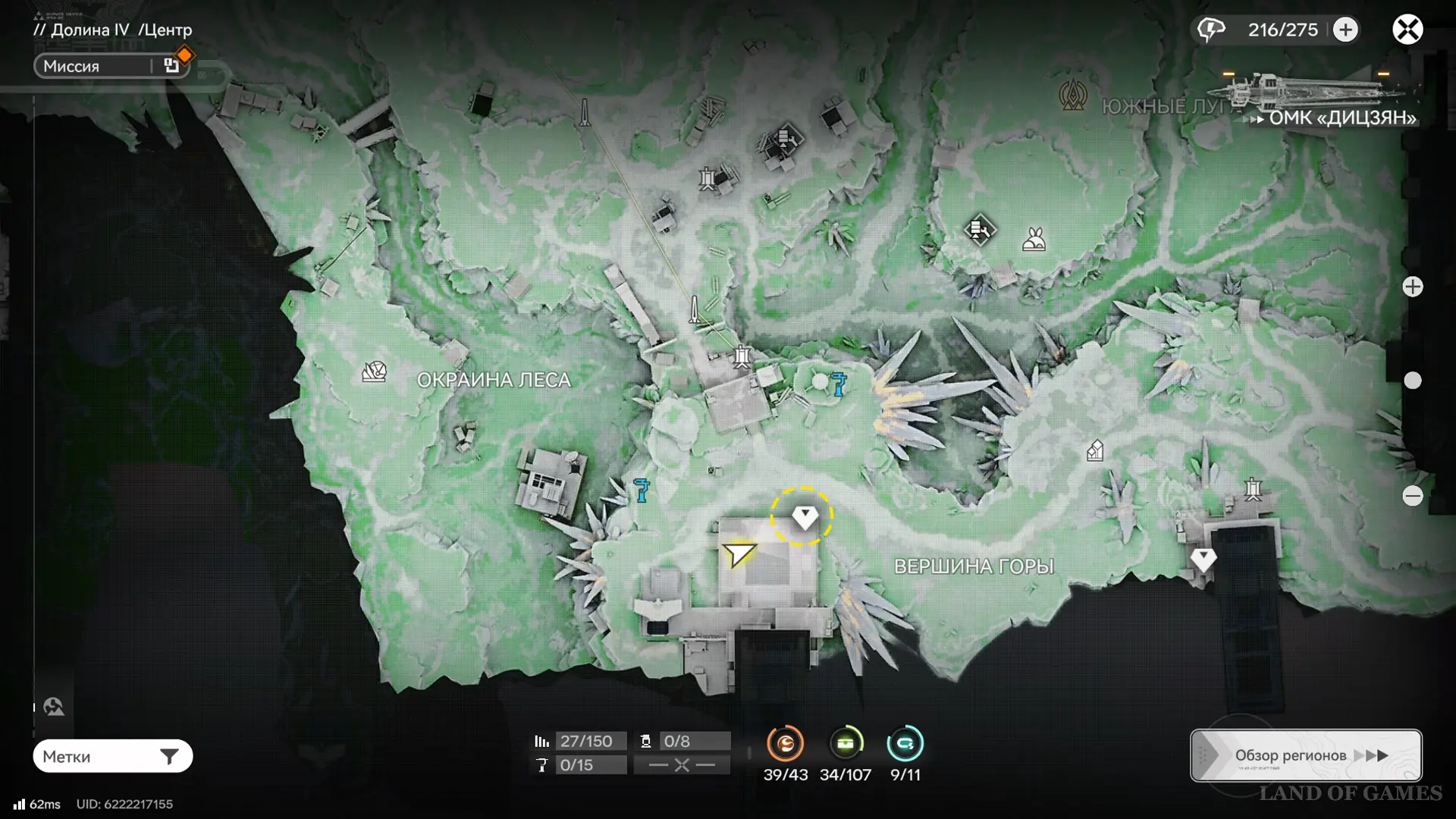Screen dimensions: 1456x819
Task: Zoom out the map with minus
Action: pyautogui.click(x=1413, y=496)
